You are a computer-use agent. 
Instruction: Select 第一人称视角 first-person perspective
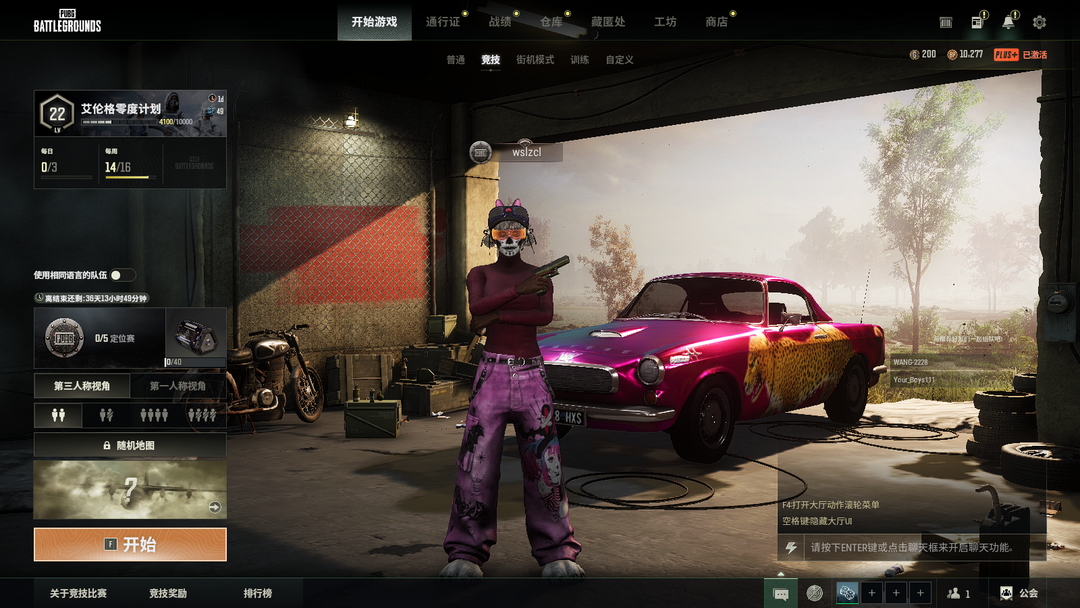[x=178, y=386]
